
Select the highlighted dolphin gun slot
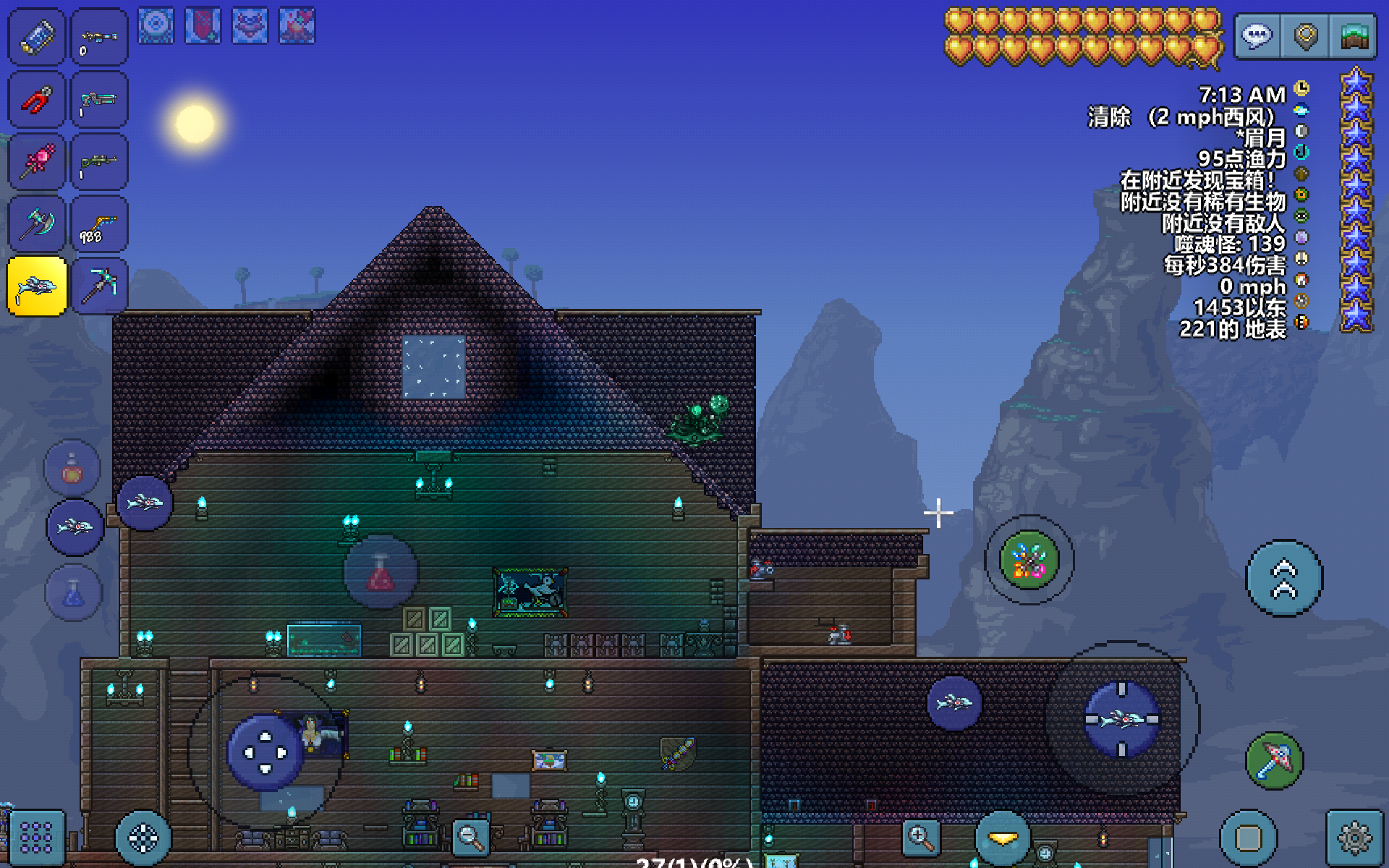tap(37, 286)
